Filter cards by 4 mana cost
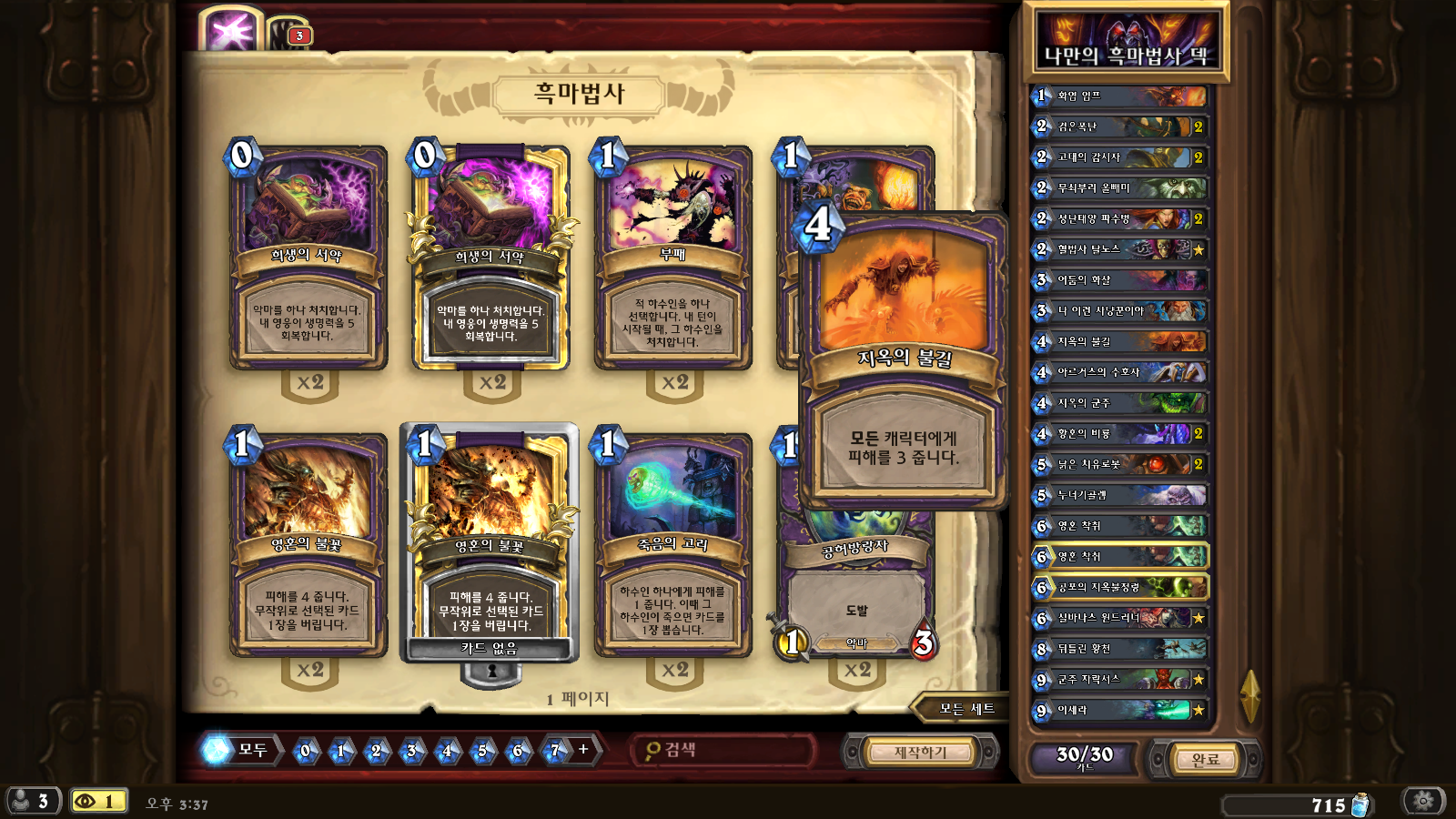This screenshot has height=819, width=1456. [447, 751]
